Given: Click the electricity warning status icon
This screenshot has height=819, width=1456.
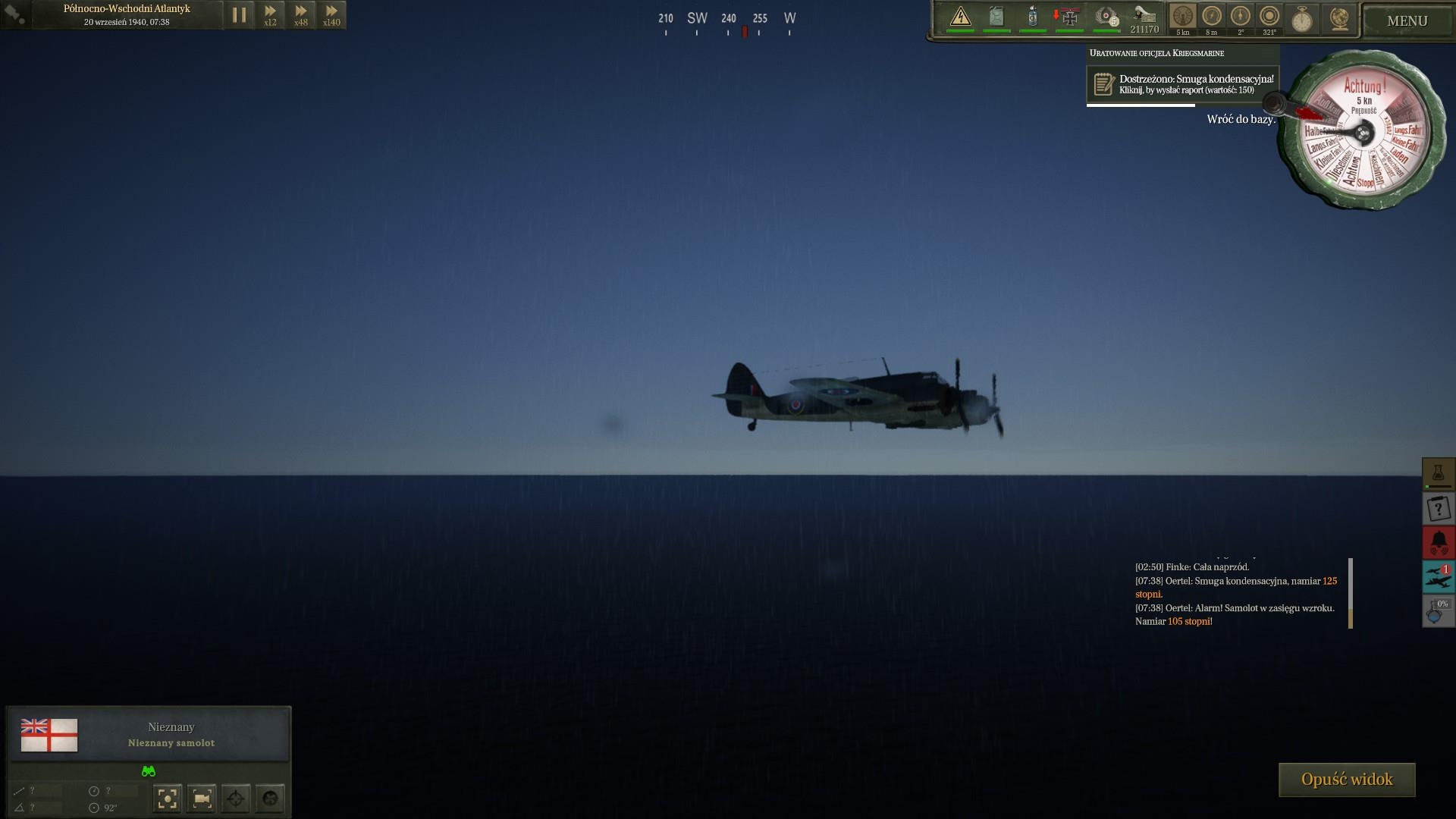Looking at the screenshot, I should click(x=961, y=17).
